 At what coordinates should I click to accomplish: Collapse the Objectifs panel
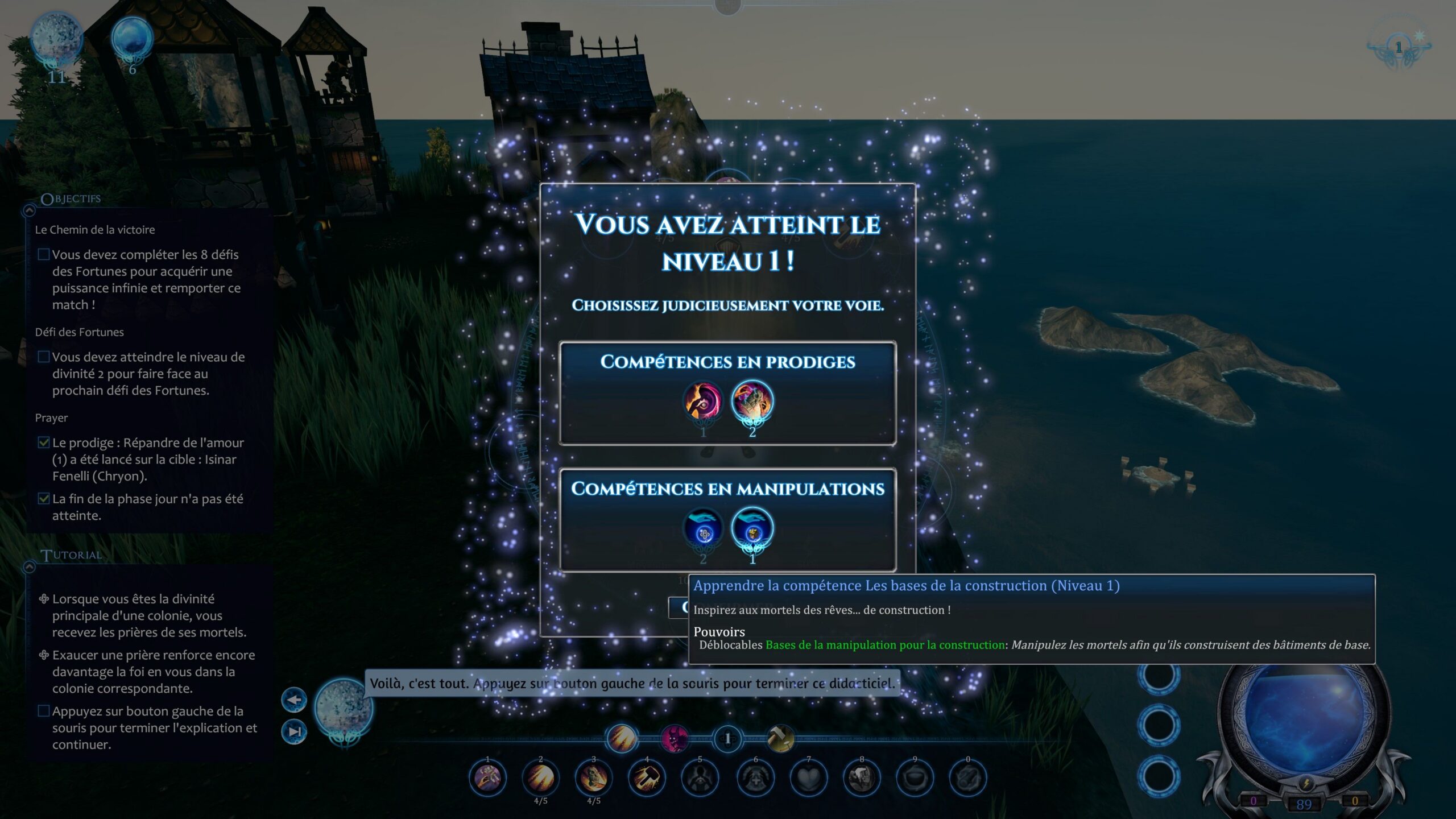tap(29, 211)
